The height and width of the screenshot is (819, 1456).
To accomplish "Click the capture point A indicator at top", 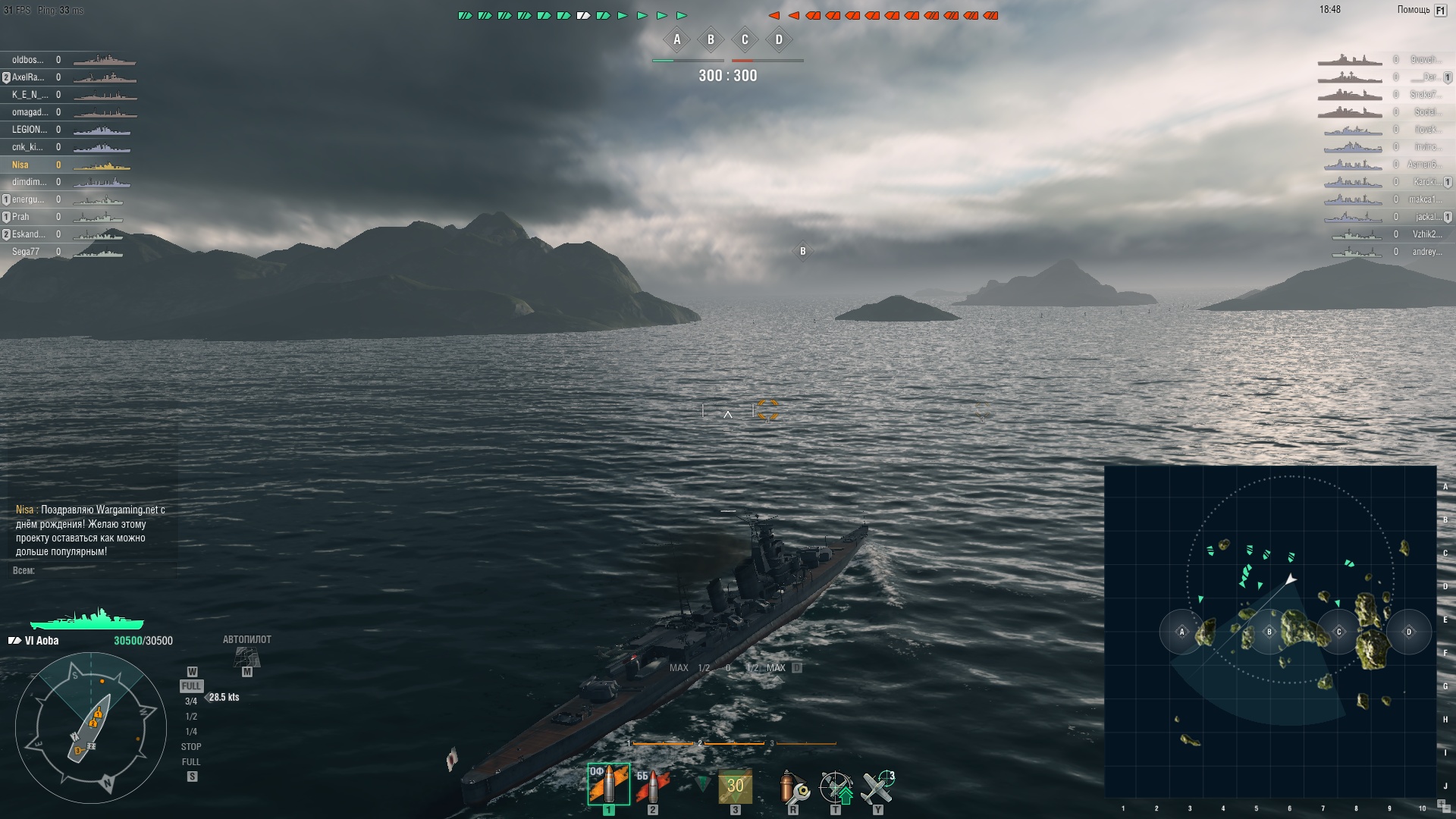I will pyautogui.click(x=677, y=40).
